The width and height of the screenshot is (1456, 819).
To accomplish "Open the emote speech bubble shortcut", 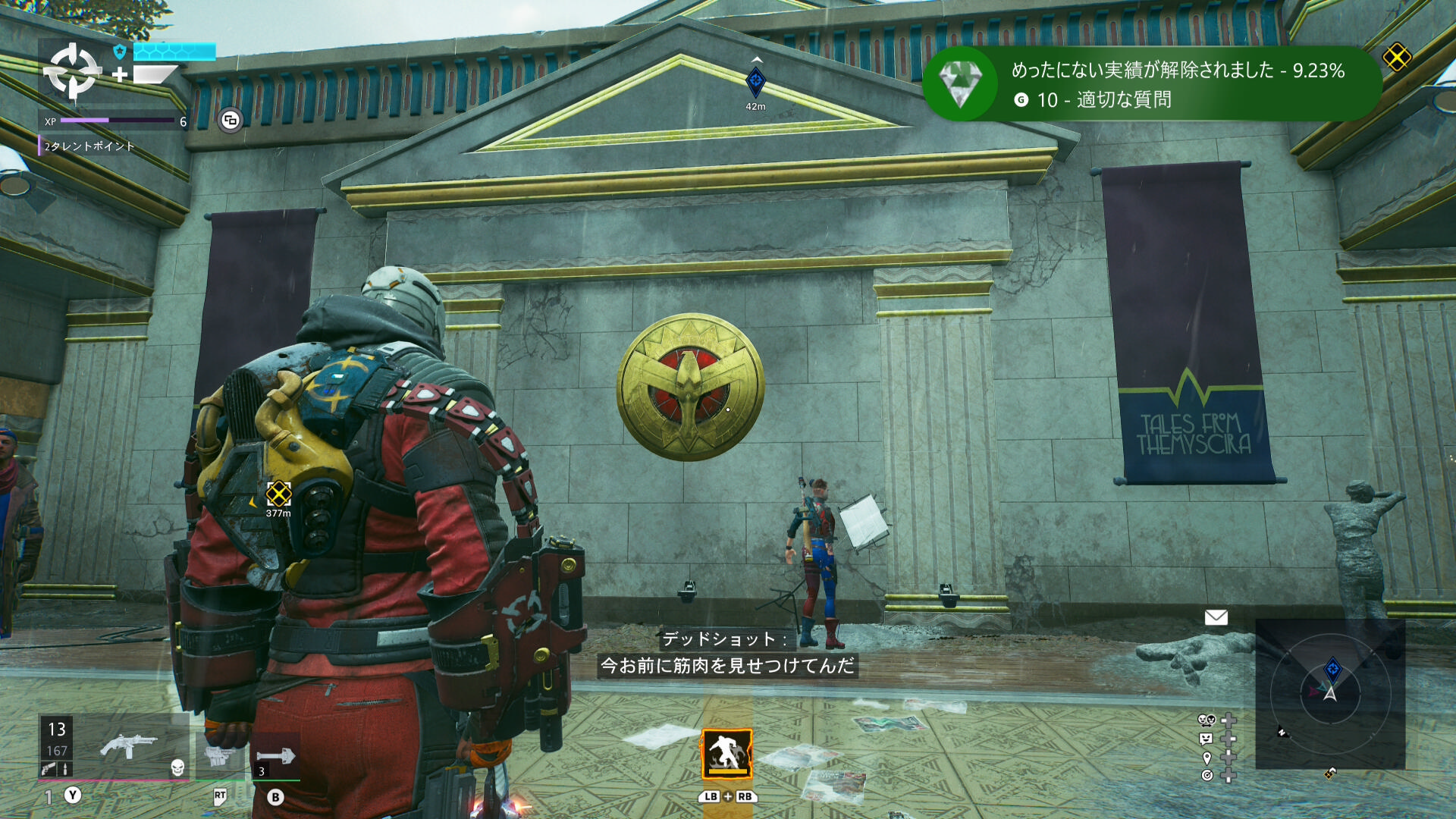I will (x=1206, y=739).
